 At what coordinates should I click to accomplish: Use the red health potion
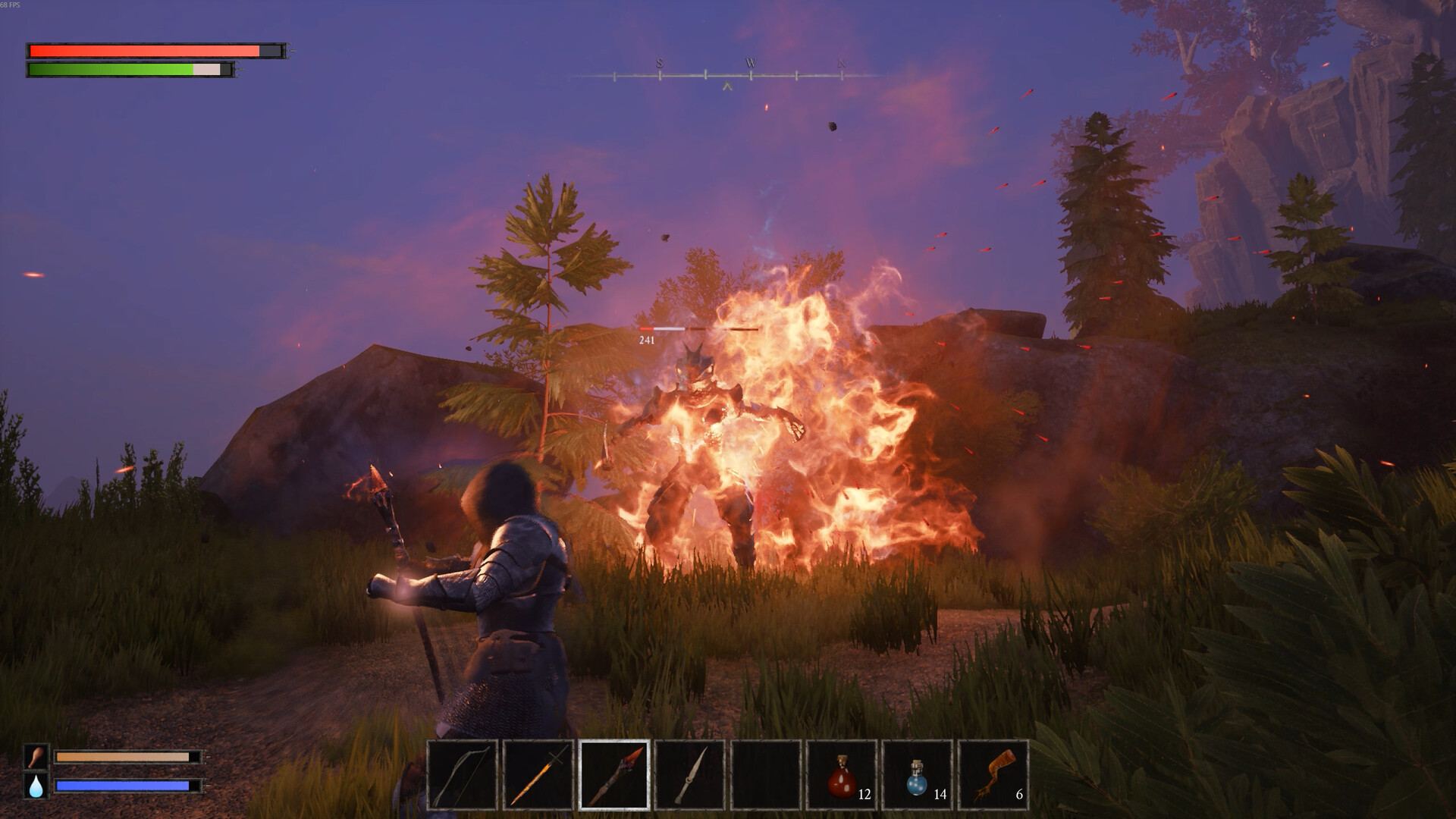point(842,775)
